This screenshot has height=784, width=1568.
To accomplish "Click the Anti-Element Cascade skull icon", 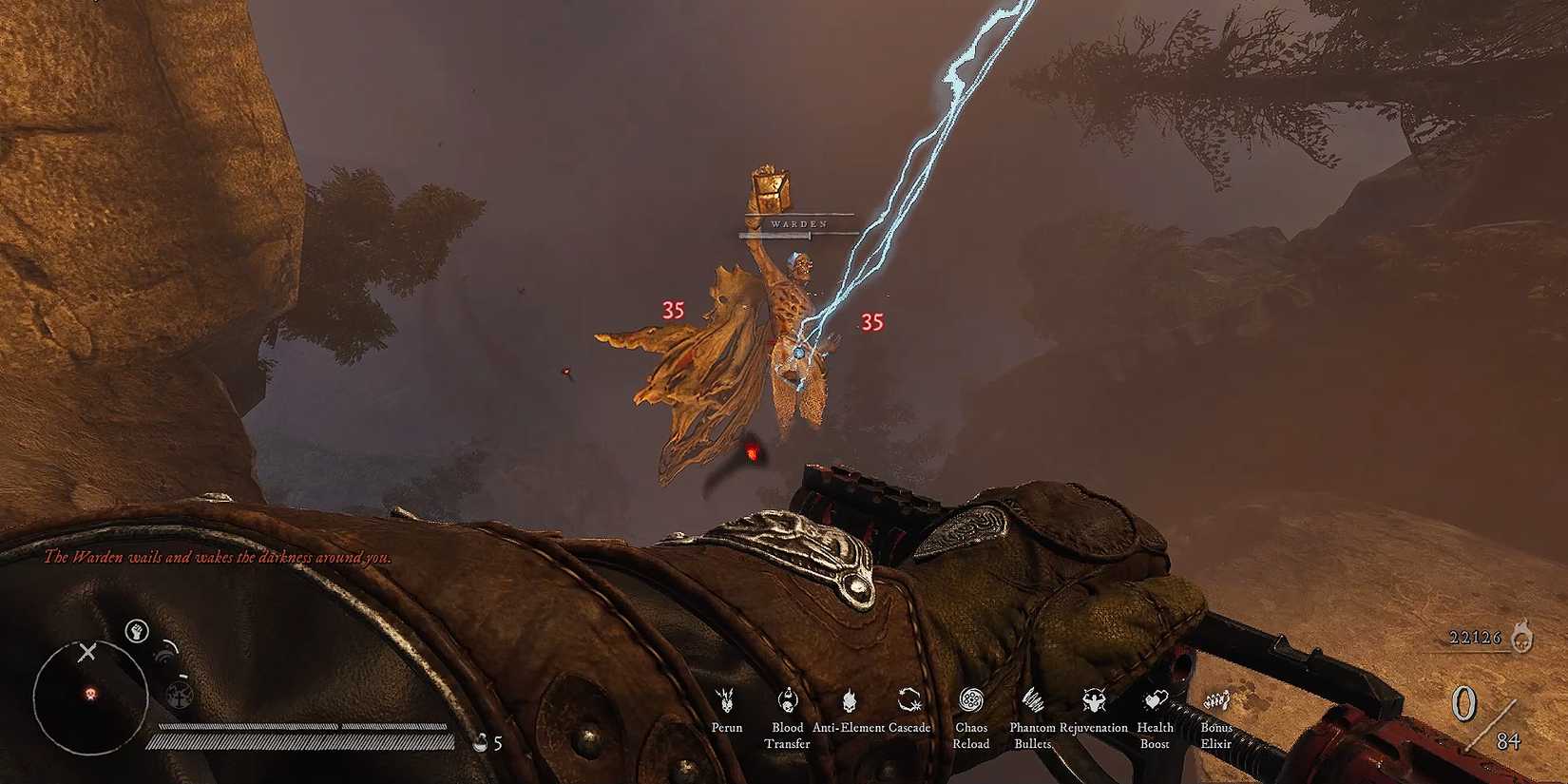I will tap(849, 700).
